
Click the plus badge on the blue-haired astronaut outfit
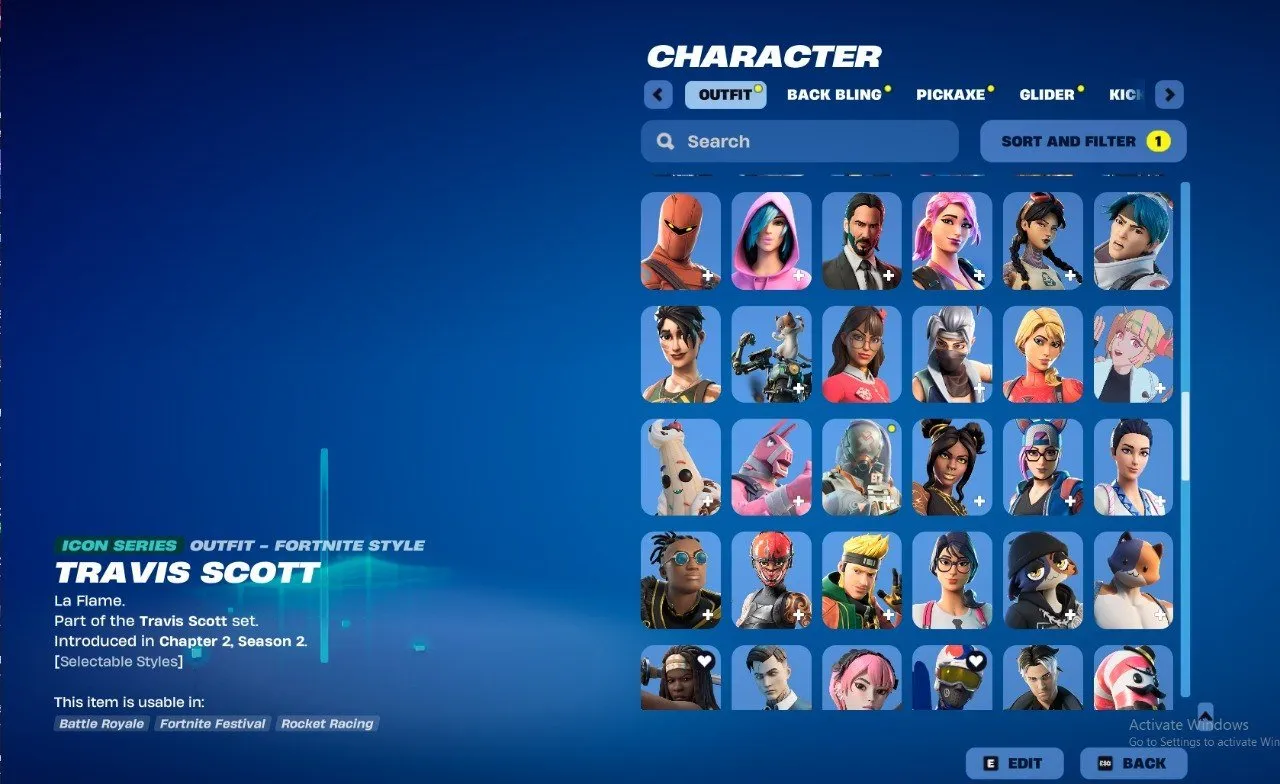(x=1160, y=277)
